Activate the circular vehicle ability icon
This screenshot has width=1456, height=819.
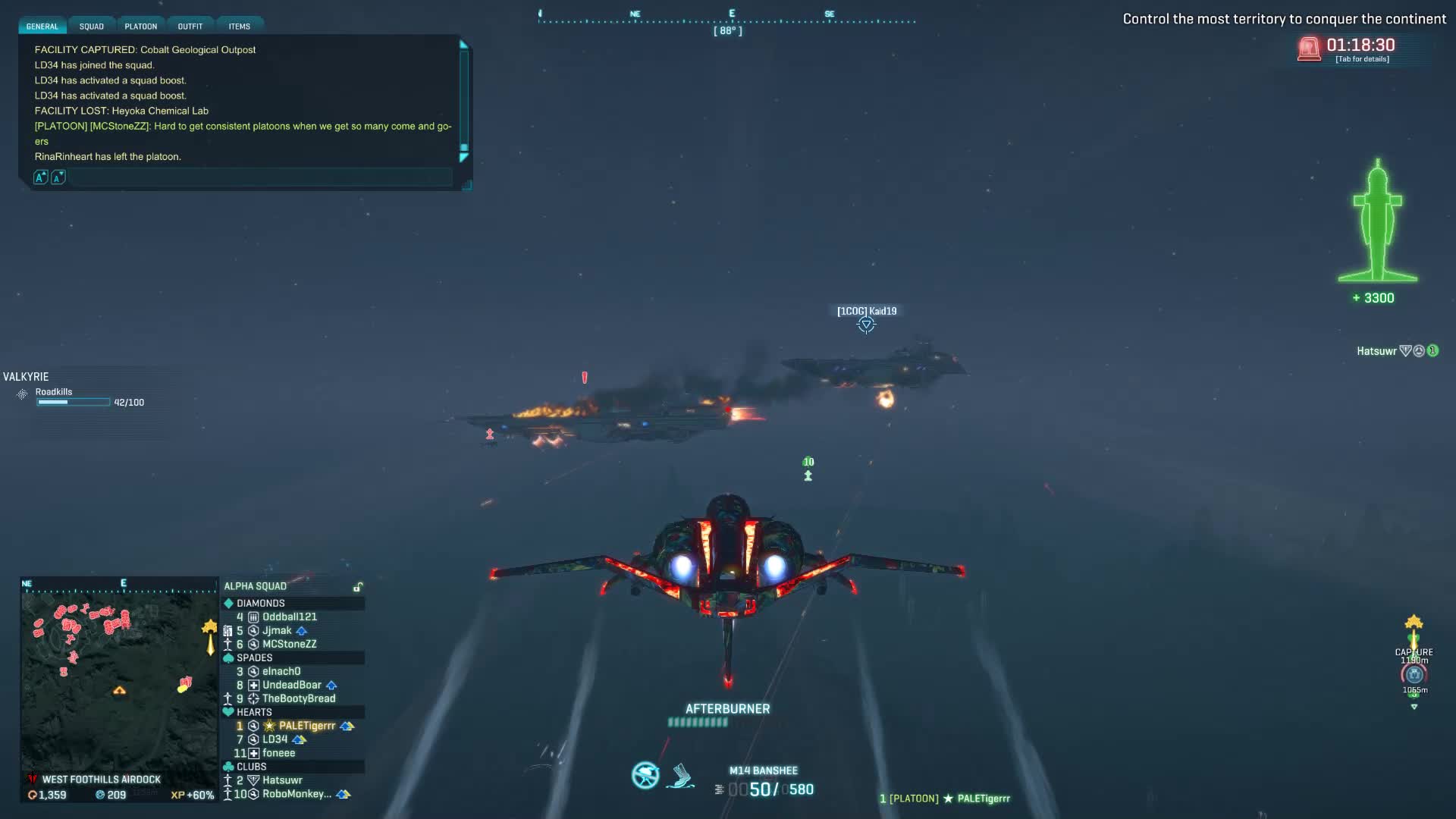[x=645, y=775]
